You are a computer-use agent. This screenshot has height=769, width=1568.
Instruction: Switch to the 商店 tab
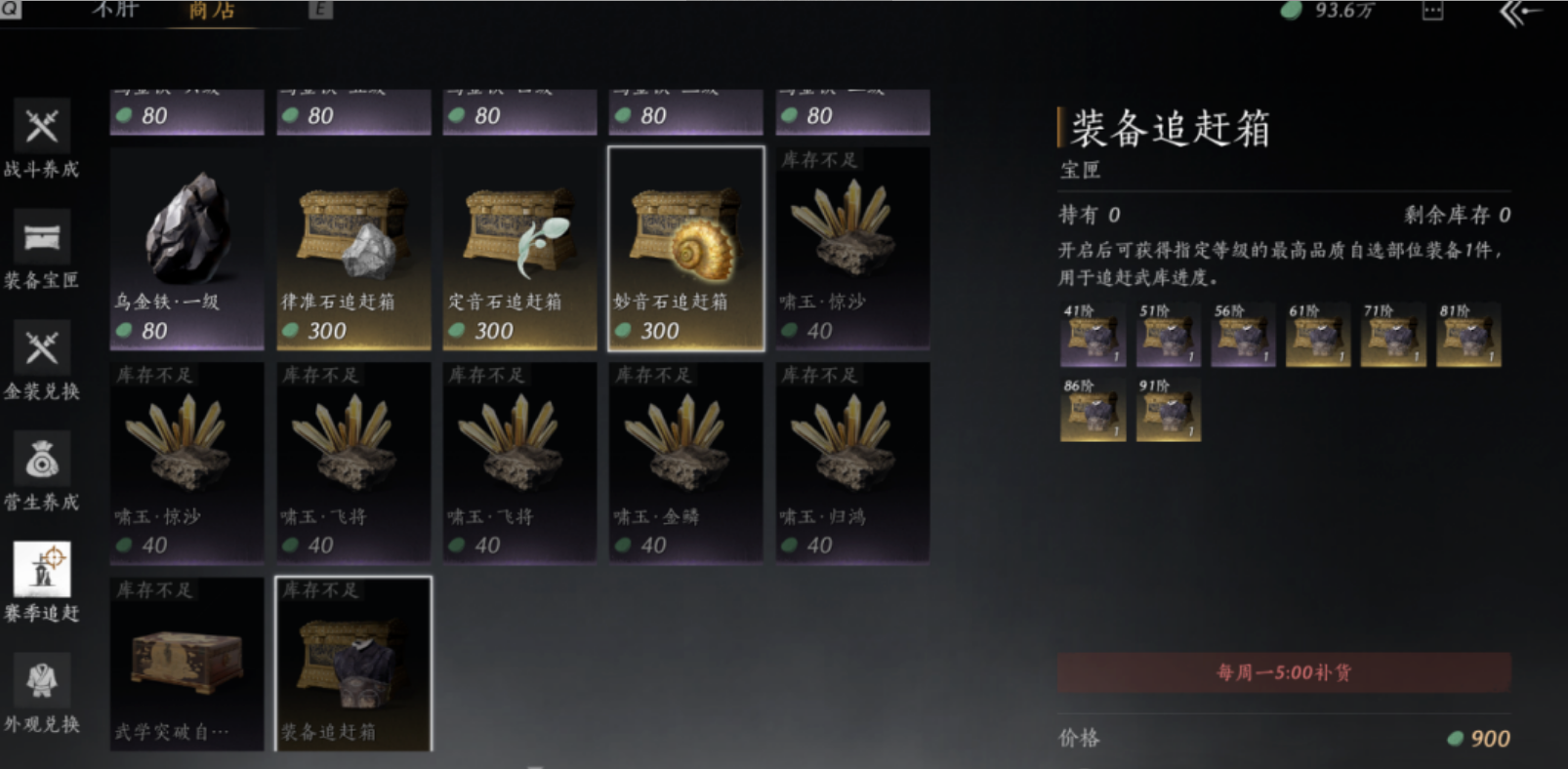coord(214,11)
